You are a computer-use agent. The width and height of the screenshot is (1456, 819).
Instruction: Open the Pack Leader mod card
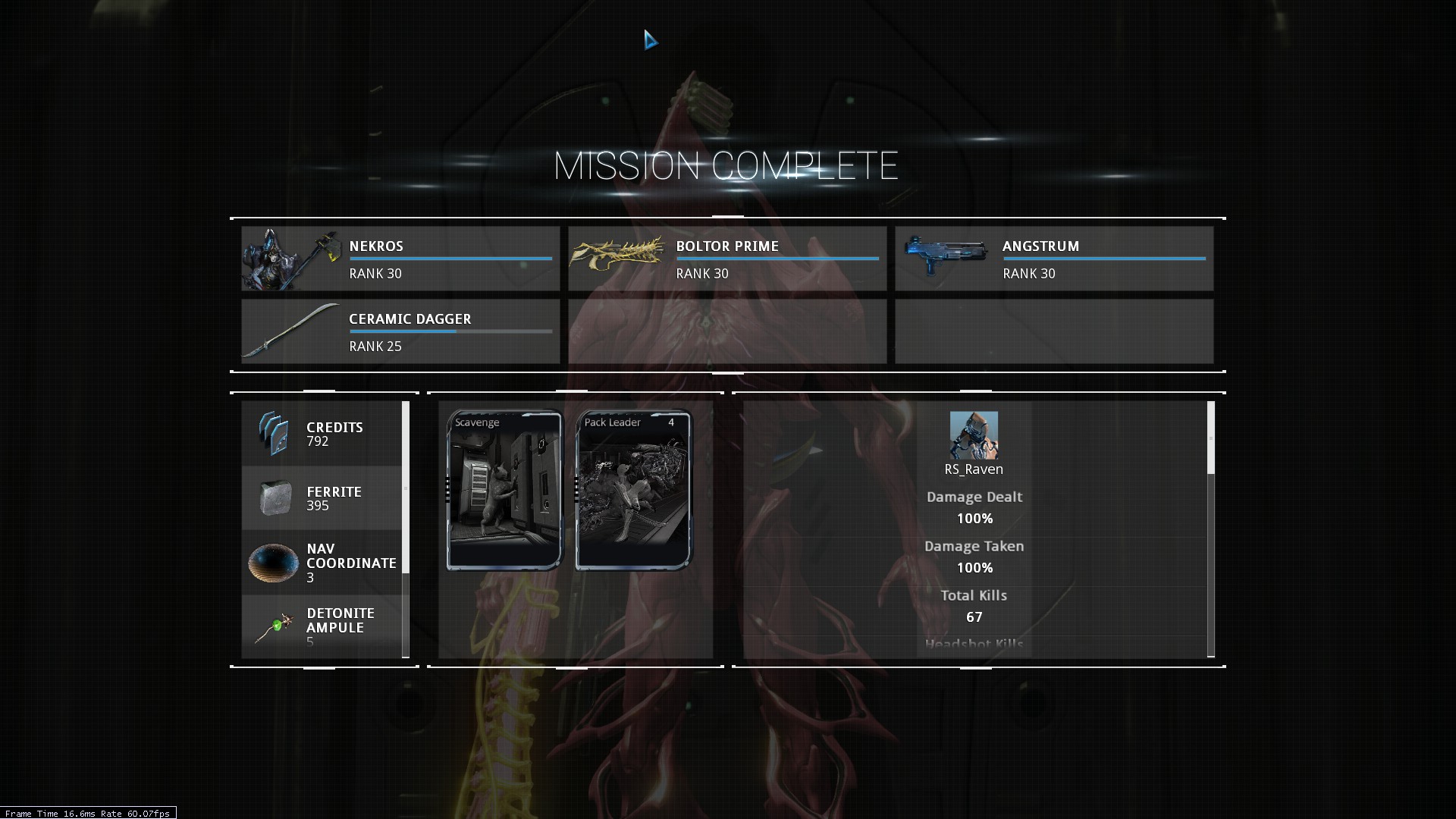(634, 490)
